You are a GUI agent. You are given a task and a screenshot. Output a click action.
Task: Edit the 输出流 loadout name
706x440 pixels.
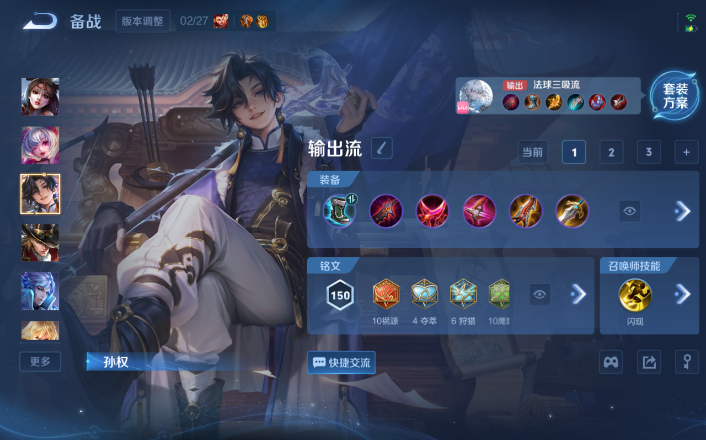(382, 149)
